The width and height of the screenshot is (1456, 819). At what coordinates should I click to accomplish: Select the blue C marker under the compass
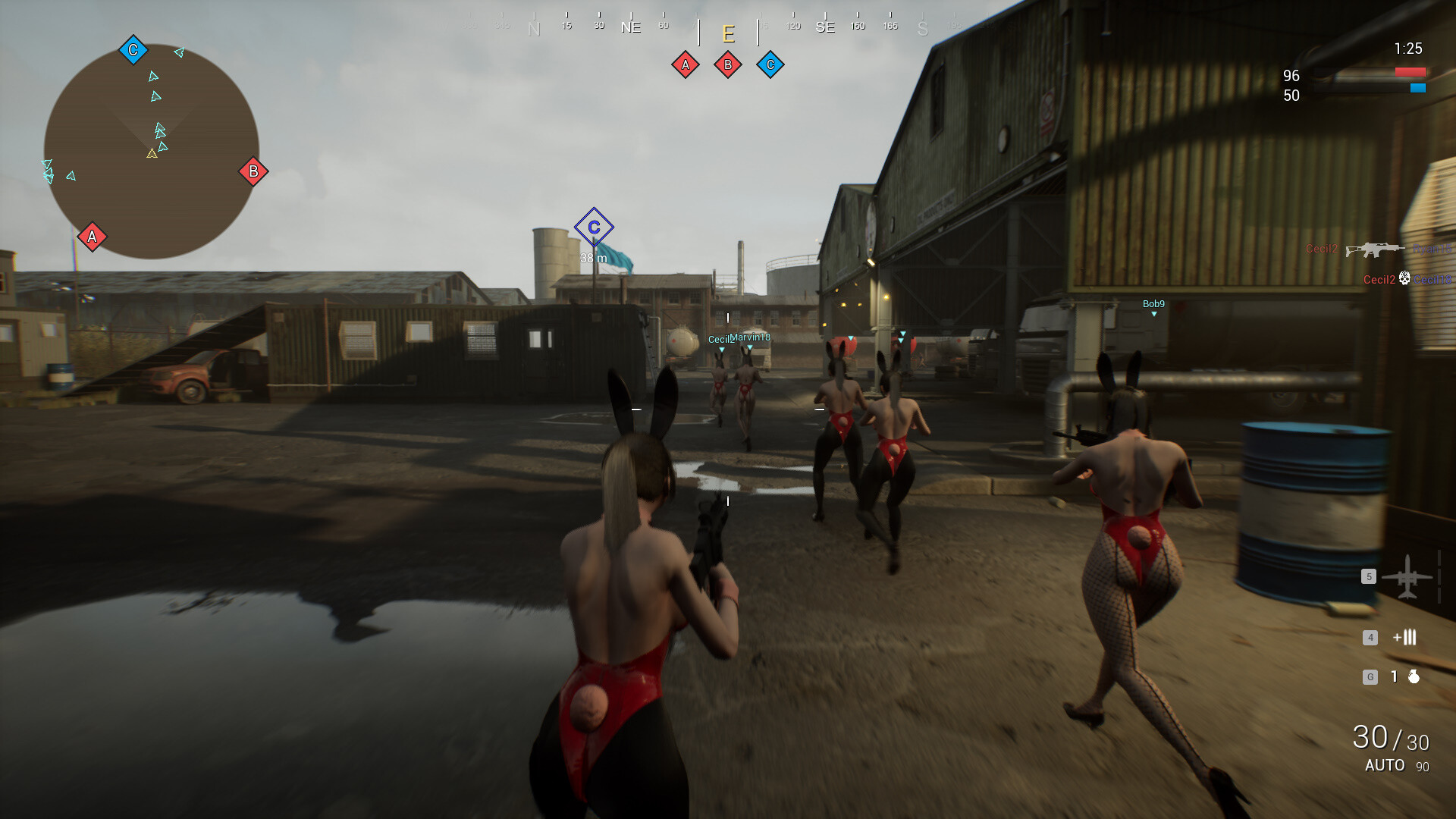(770, 64)
